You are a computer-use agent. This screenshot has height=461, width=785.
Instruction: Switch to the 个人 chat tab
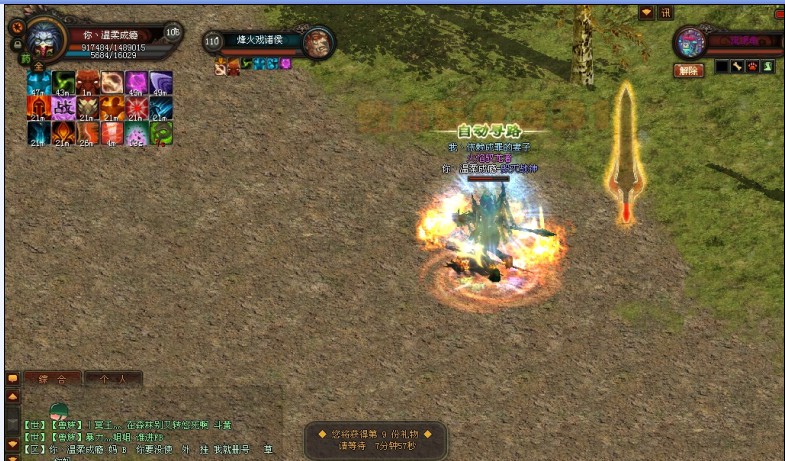point(113,379)
